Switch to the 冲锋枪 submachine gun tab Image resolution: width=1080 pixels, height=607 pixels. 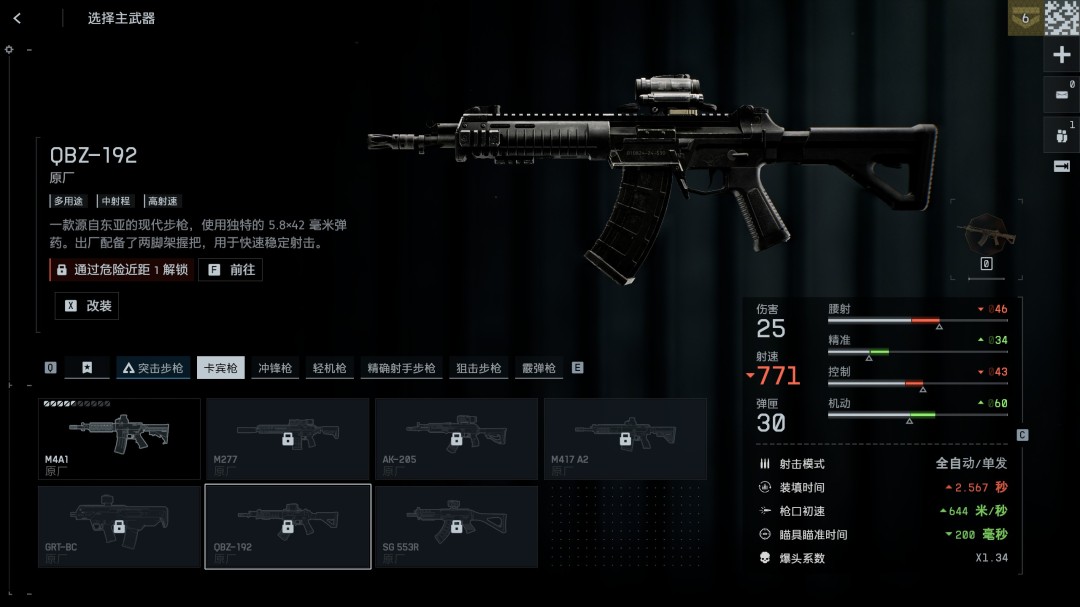pos(275,368)
